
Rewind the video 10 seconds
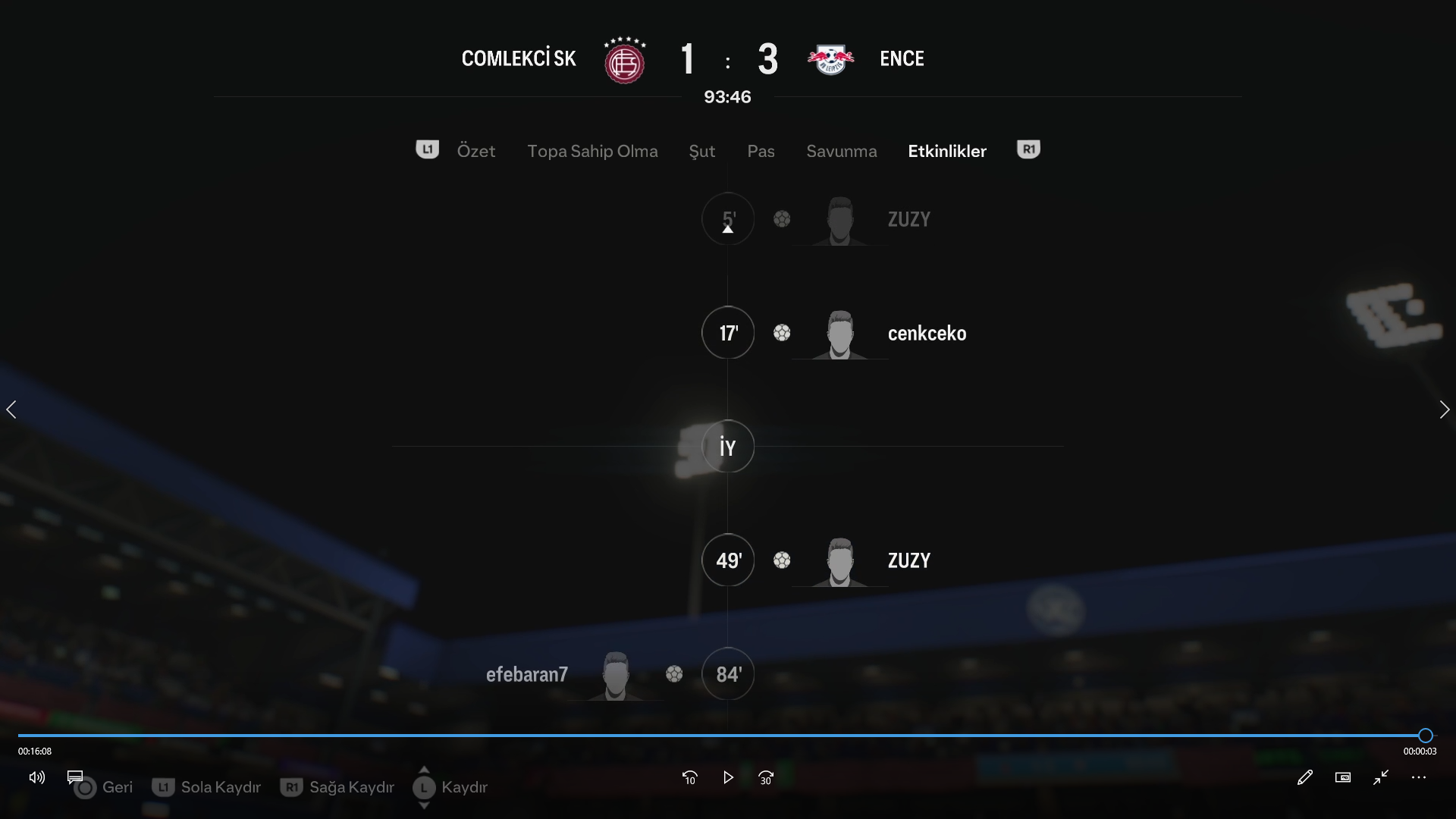tap(689, 777)
